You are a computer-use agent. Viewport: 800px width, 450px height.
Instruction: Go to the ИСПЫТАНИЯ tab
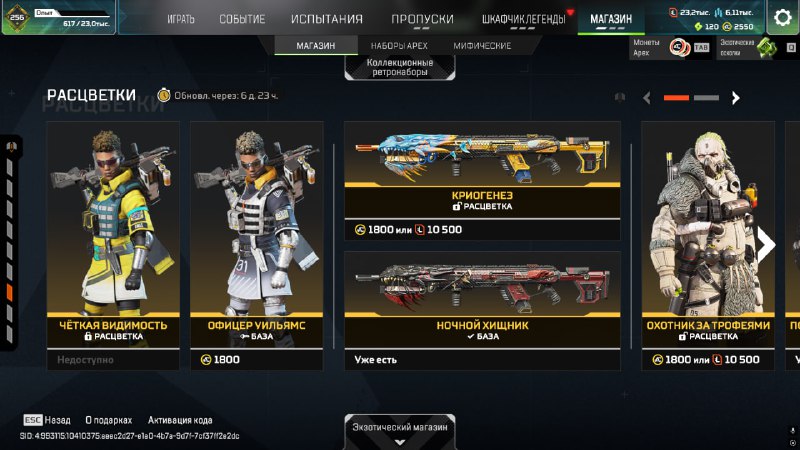(327, 19)
